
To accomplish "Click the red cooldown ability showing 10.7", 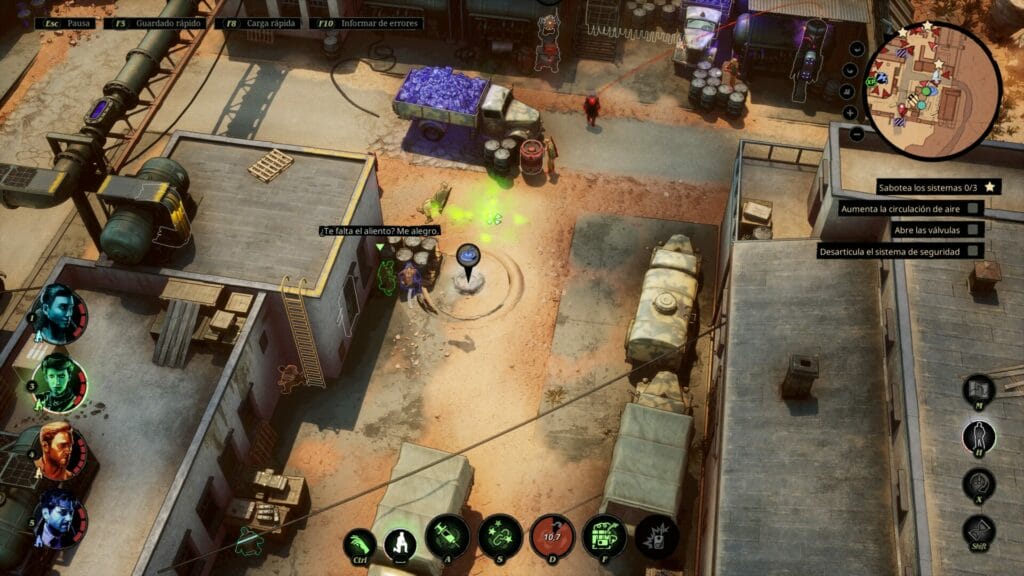I will (552, 537).
